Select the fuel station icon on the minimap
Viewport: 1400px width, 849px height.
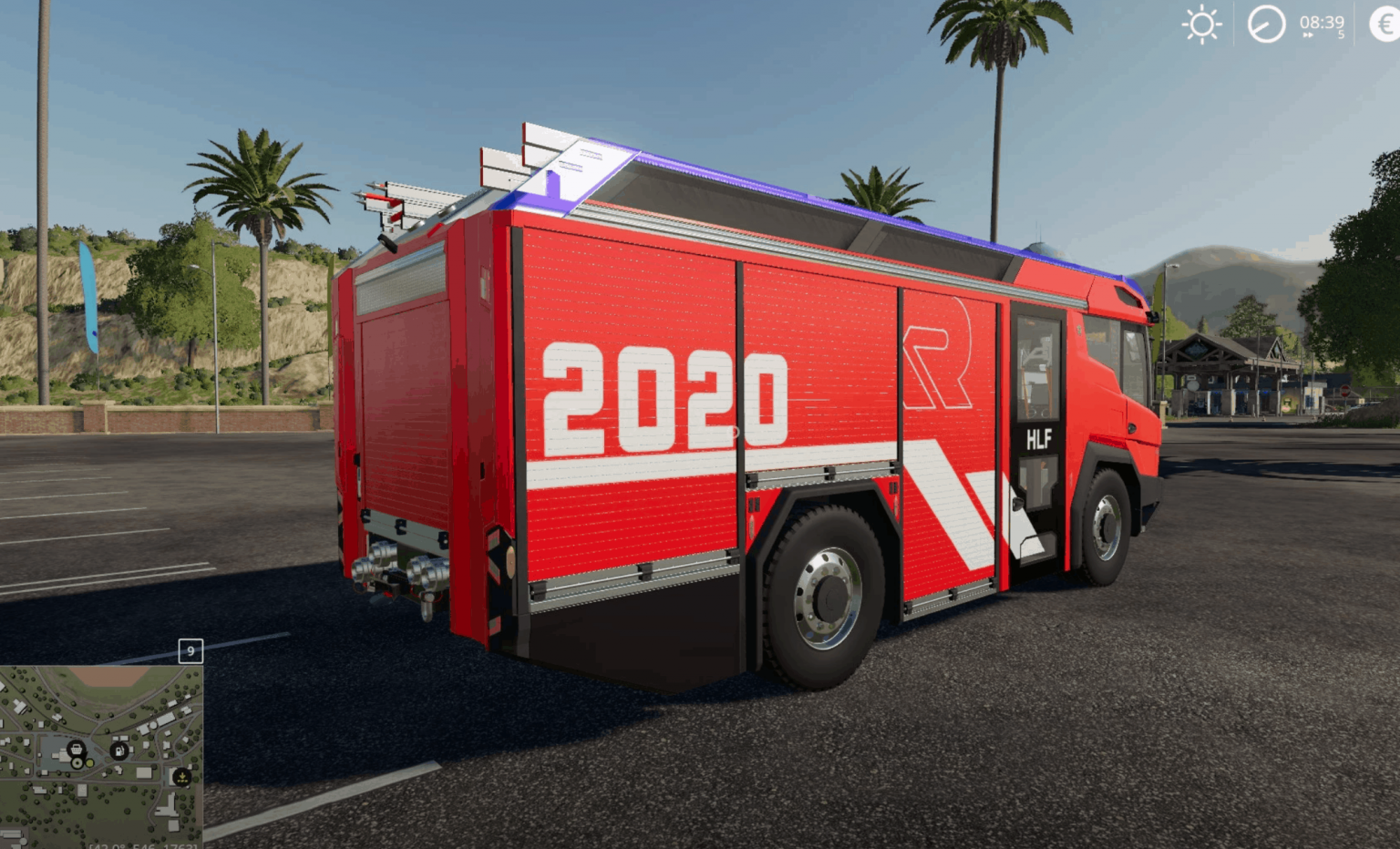click(x=119, y=752)
